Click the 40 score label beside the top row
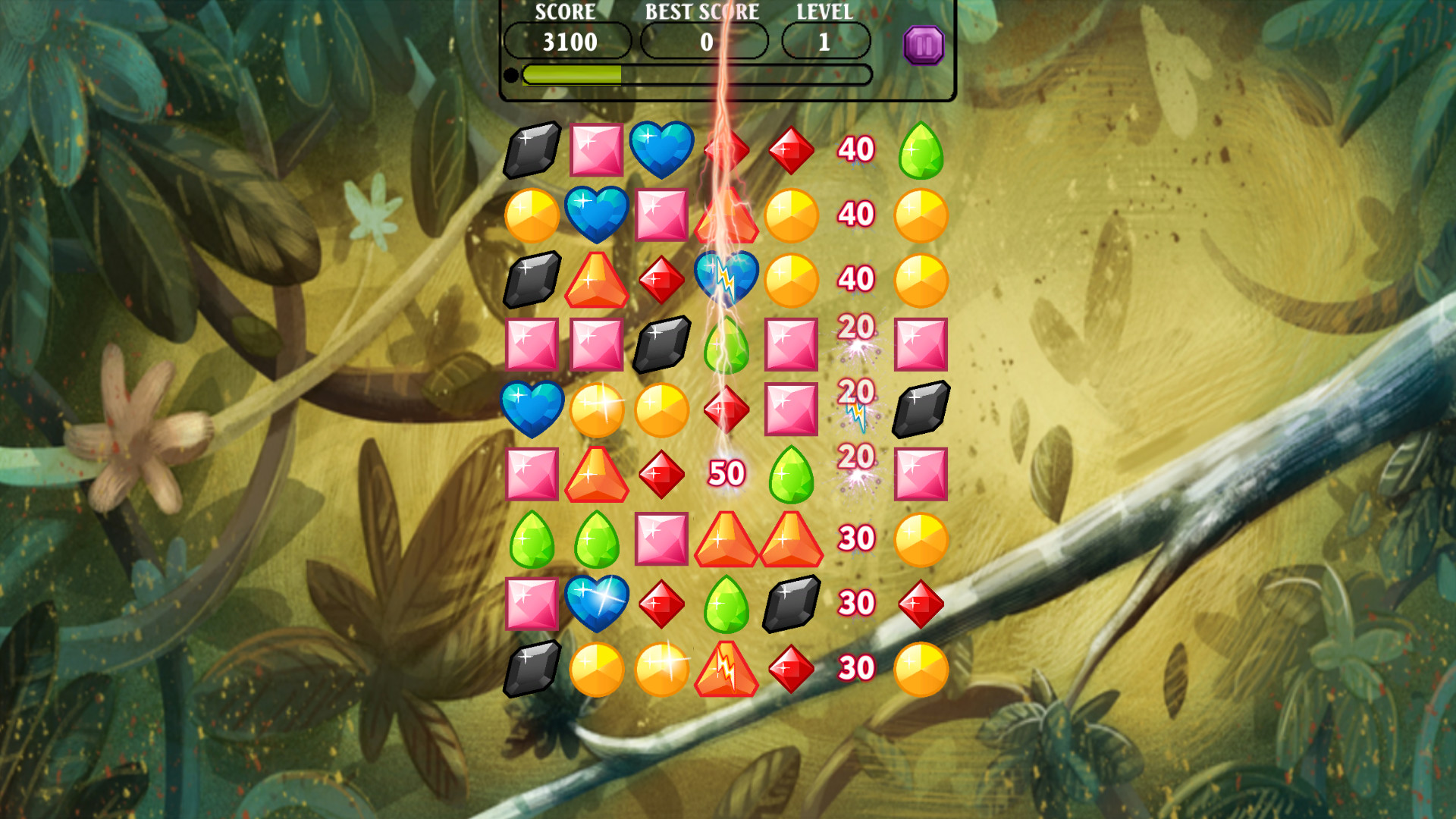Screen dimensions: 1456x819 [855, 149]
